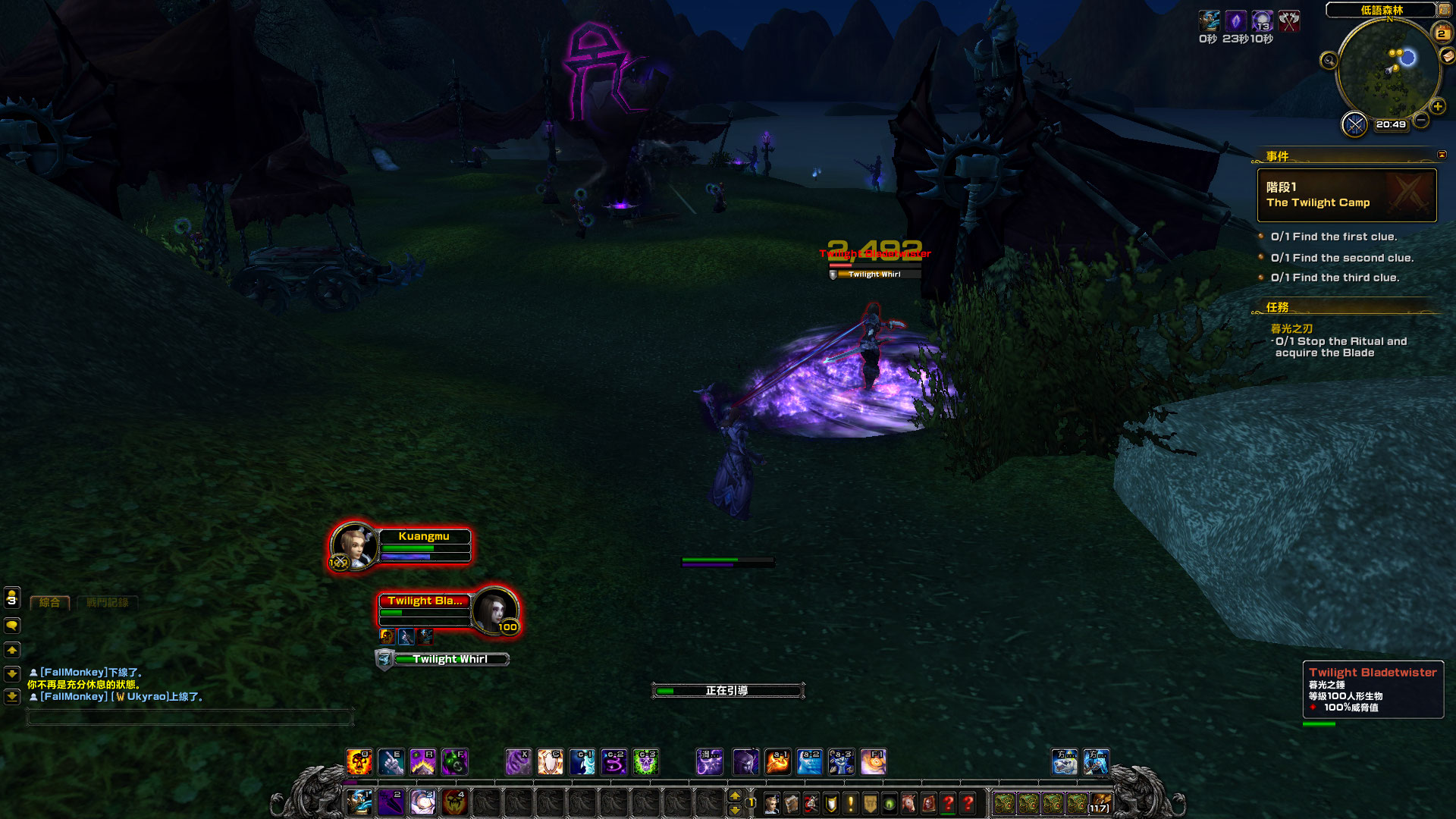Select The Twilight Camp scenario stage box
1456x819 pixels.
click(1347, 195)
